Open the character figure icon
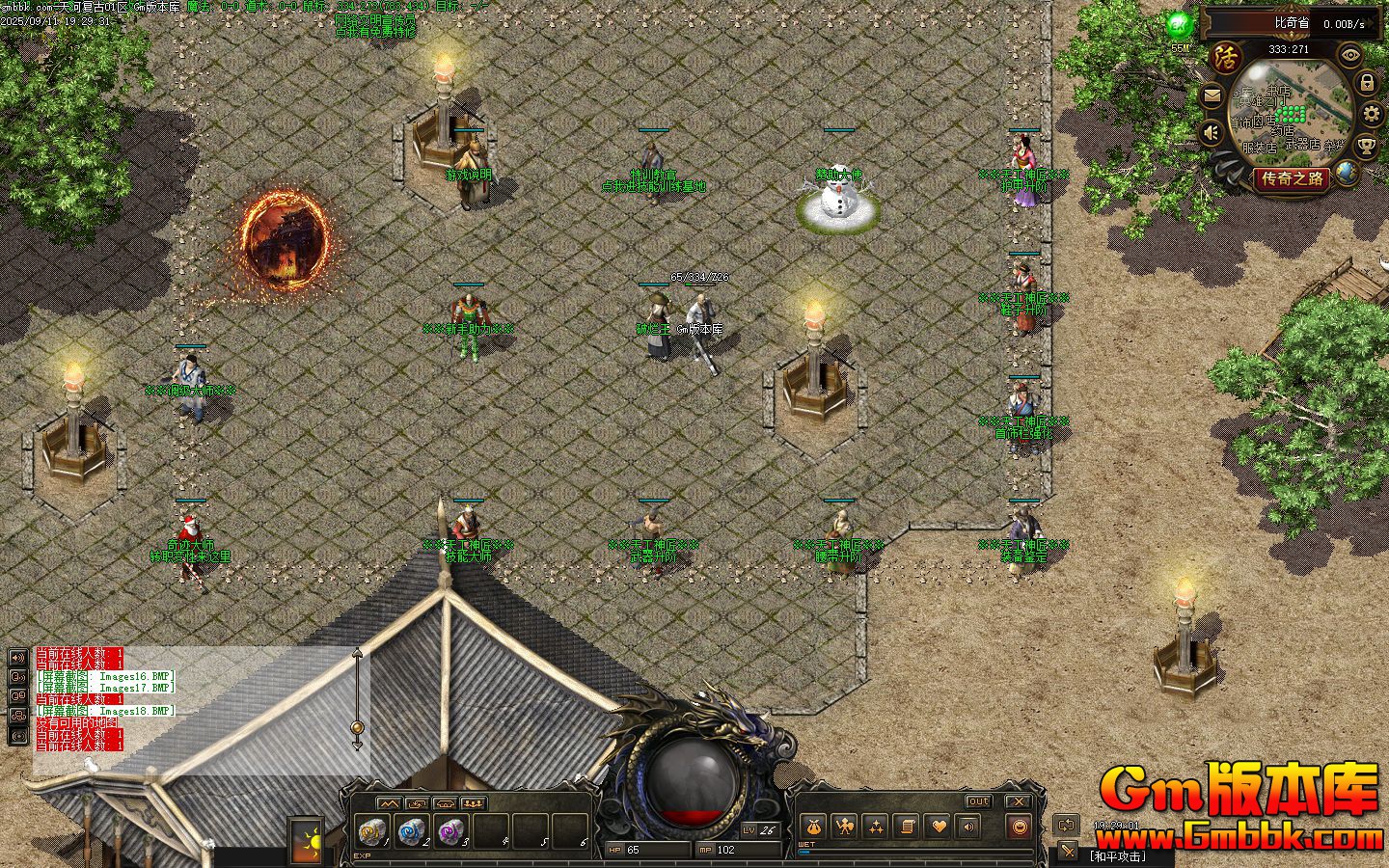 point(844,827)
